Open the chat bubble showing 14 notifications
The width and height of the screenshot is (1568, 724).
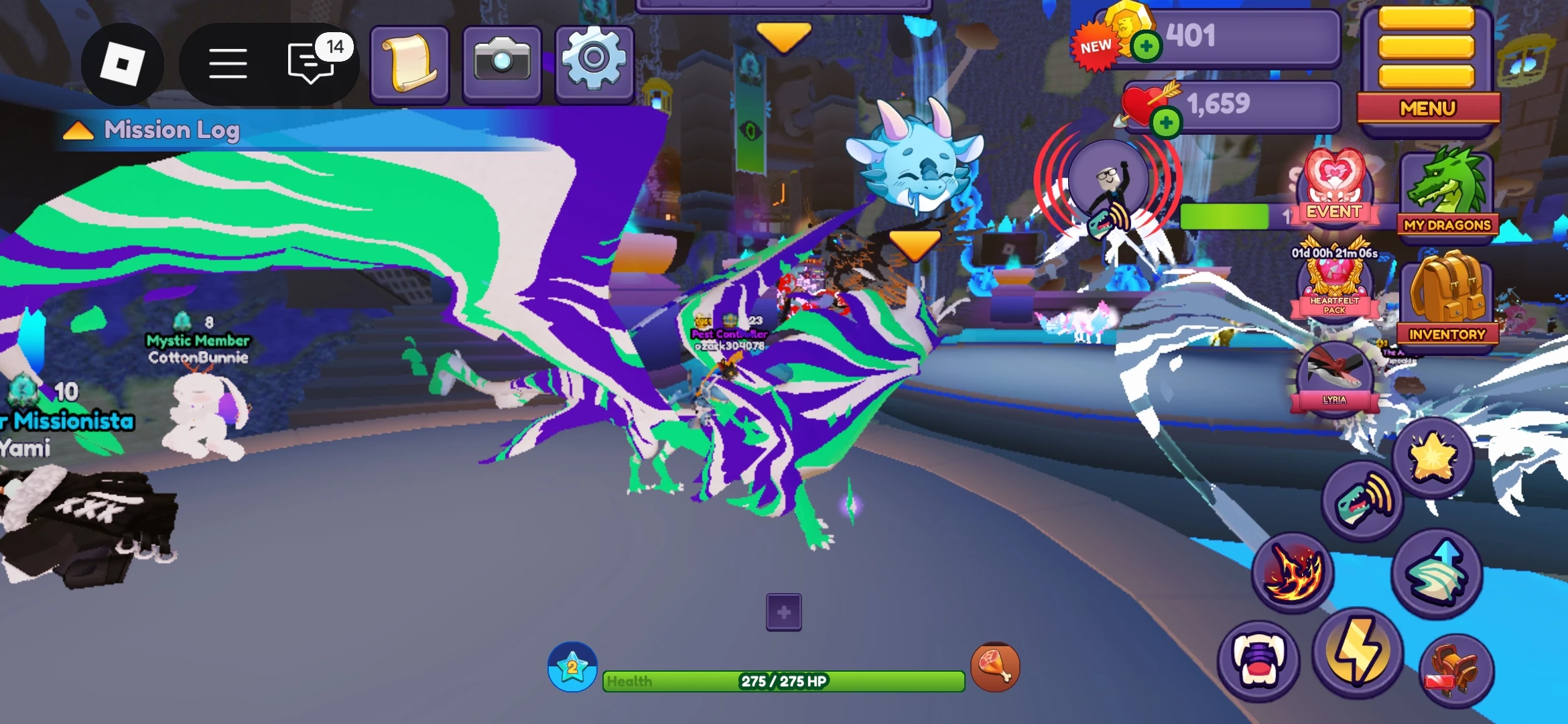[308, 64]
